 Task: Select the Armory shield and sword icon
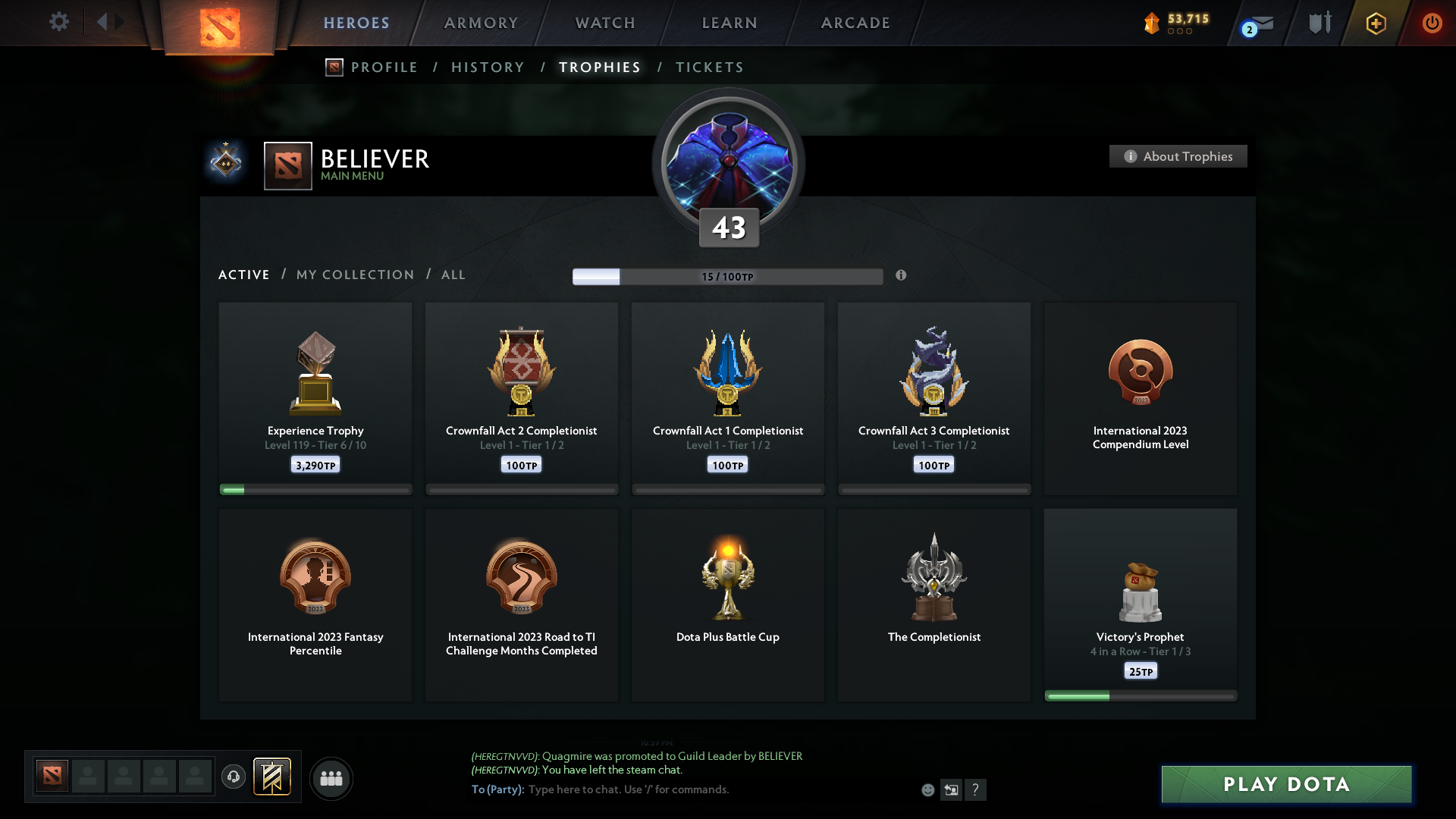coord(1319,23)
